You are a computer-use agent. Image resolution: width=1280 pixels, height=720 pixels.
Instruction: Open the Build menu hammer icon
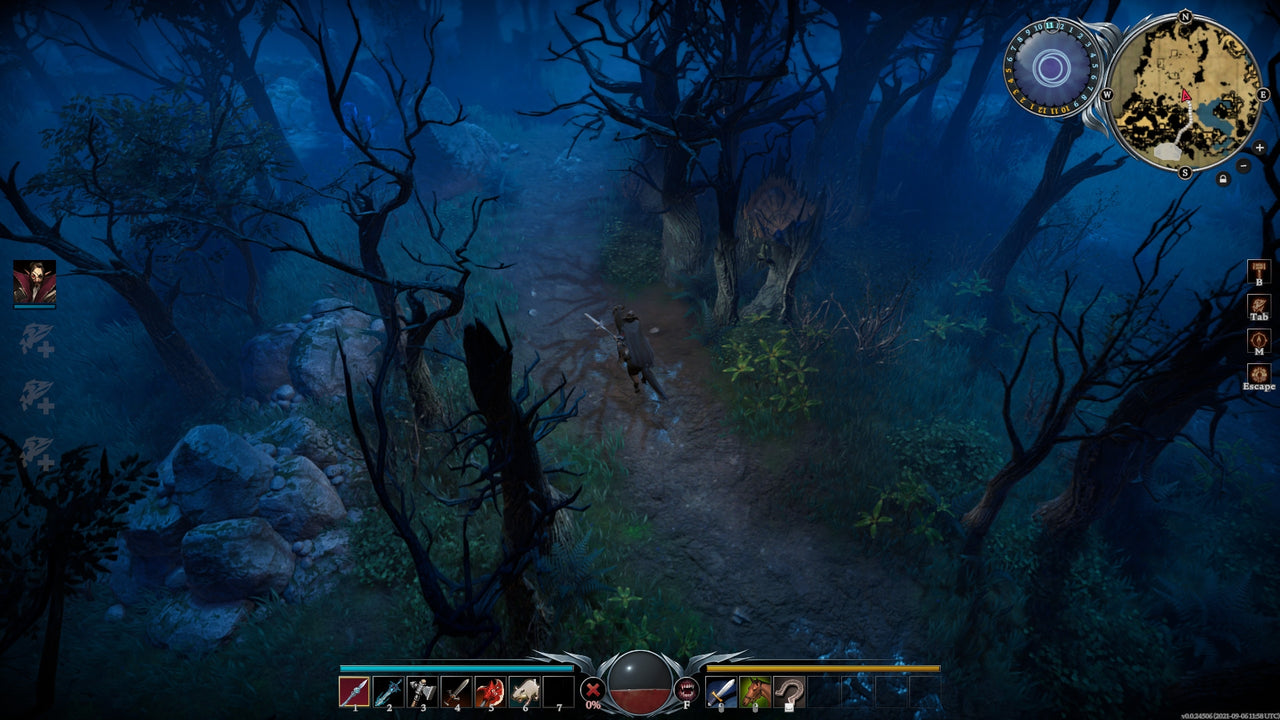[1258, 272]
